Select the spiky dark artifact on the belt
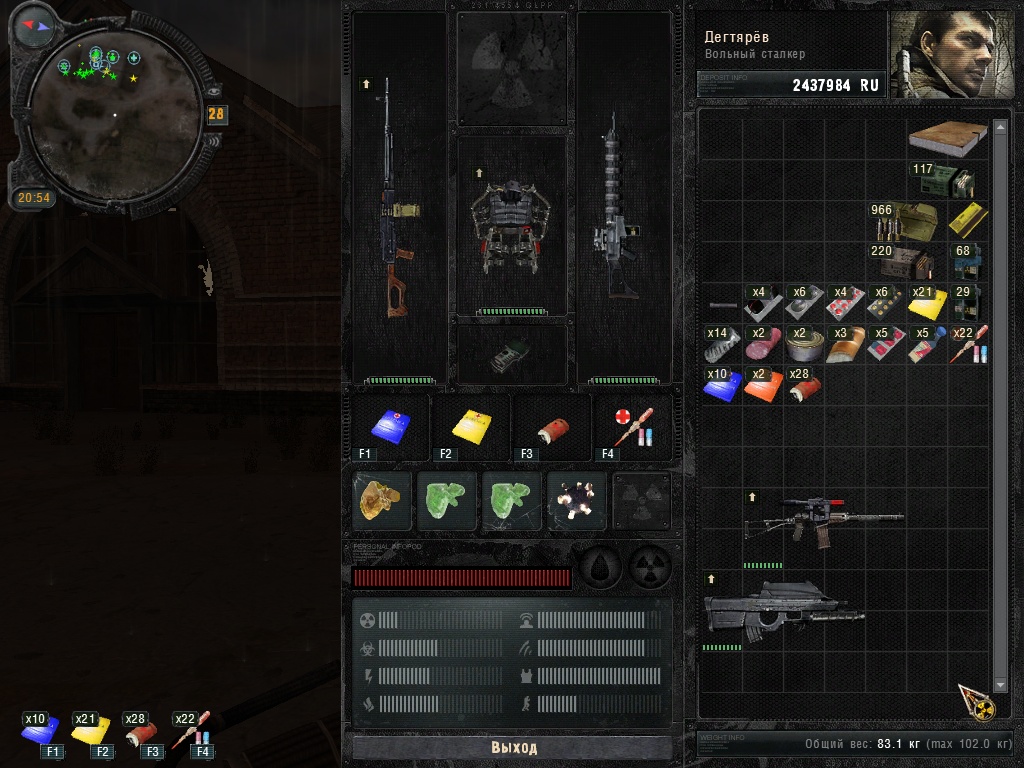This screenshot has width=1024, height=768. pyautogui.click(x=577, y=501)
